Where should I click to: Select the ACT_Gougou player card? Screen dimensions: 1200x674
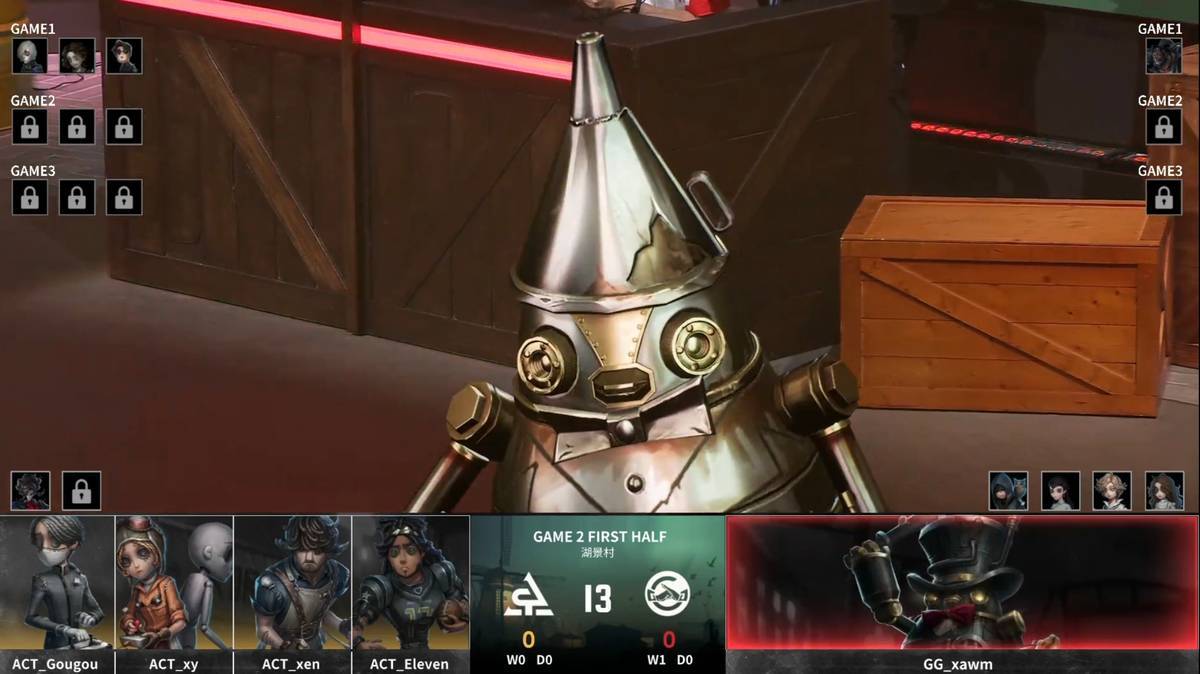[57, 593]
